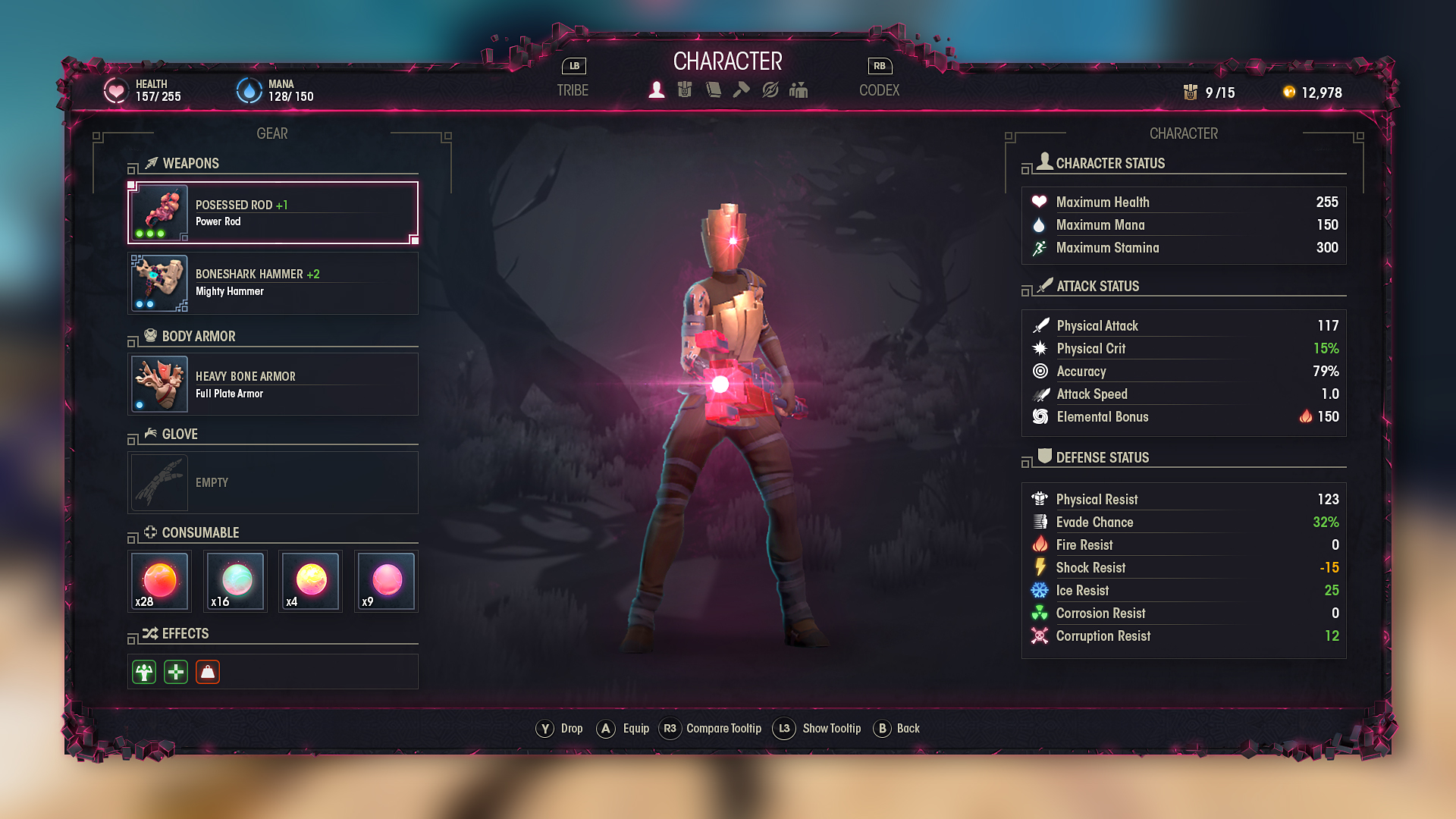Select the Boneshark Hammer weapon slot
This screenshot has width=1456, height=819.
pos(273,283)
